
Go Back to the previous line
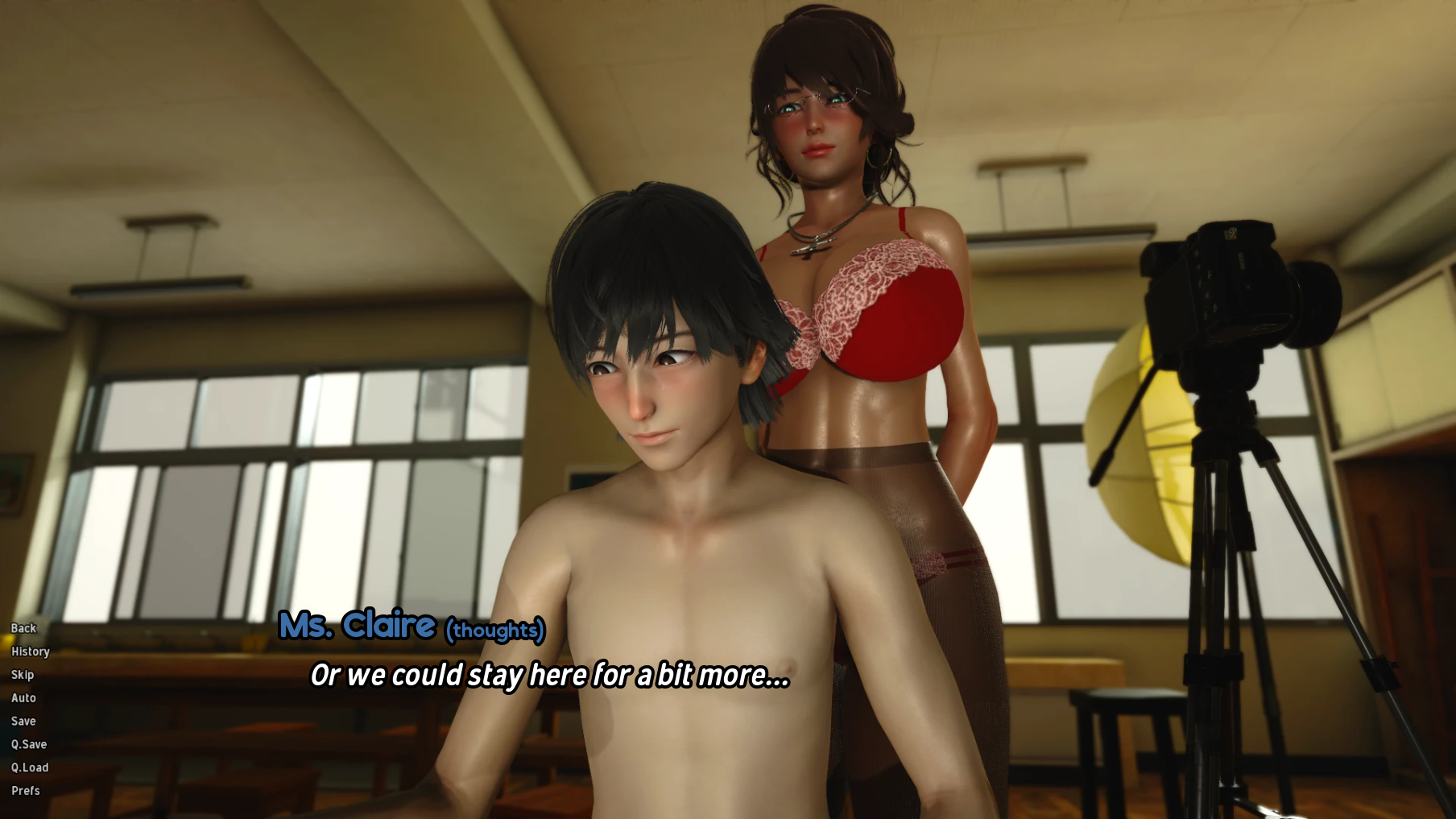coord(23,628)
